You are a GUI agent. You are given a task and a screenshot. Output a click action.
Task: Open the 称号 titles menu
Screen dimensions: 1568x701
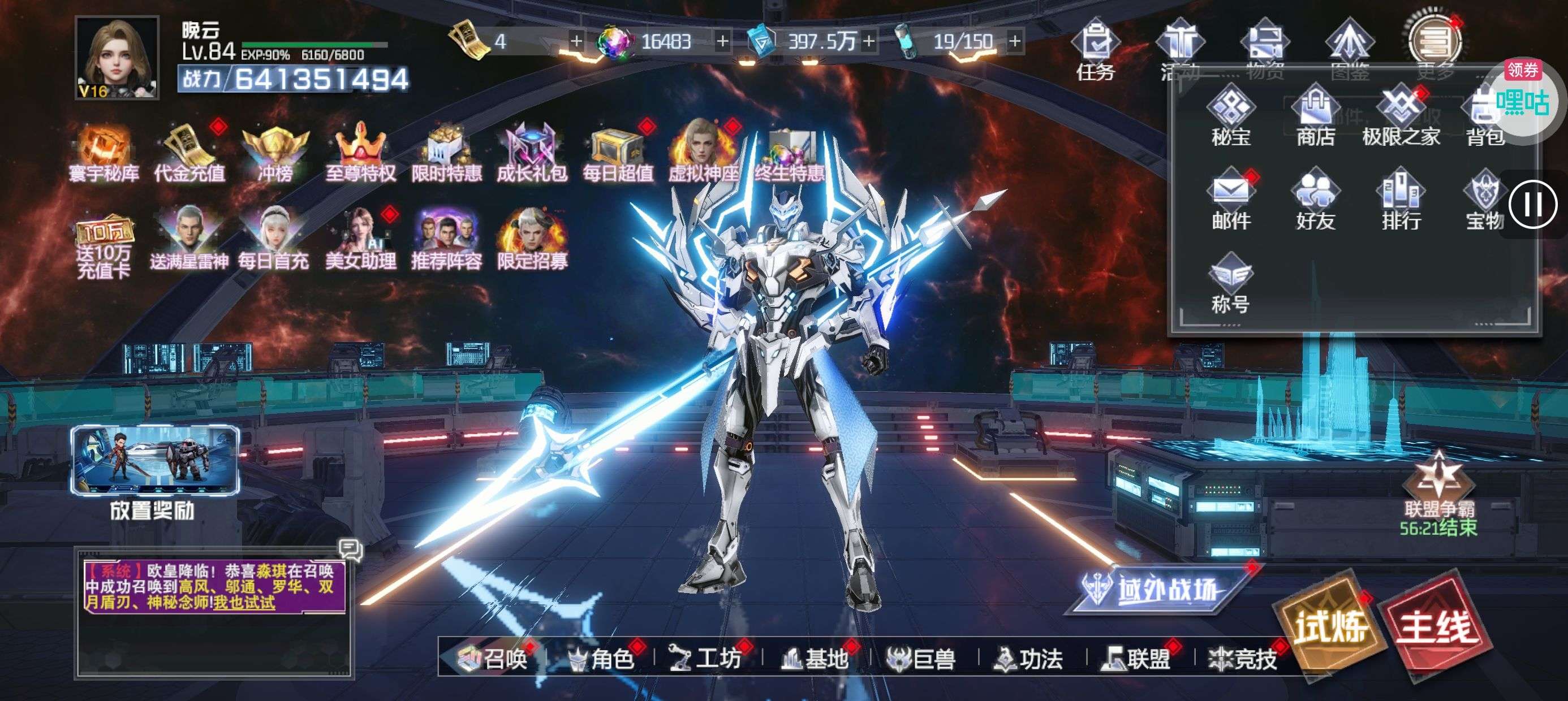pyautogui.click(x=1231, y=284)
